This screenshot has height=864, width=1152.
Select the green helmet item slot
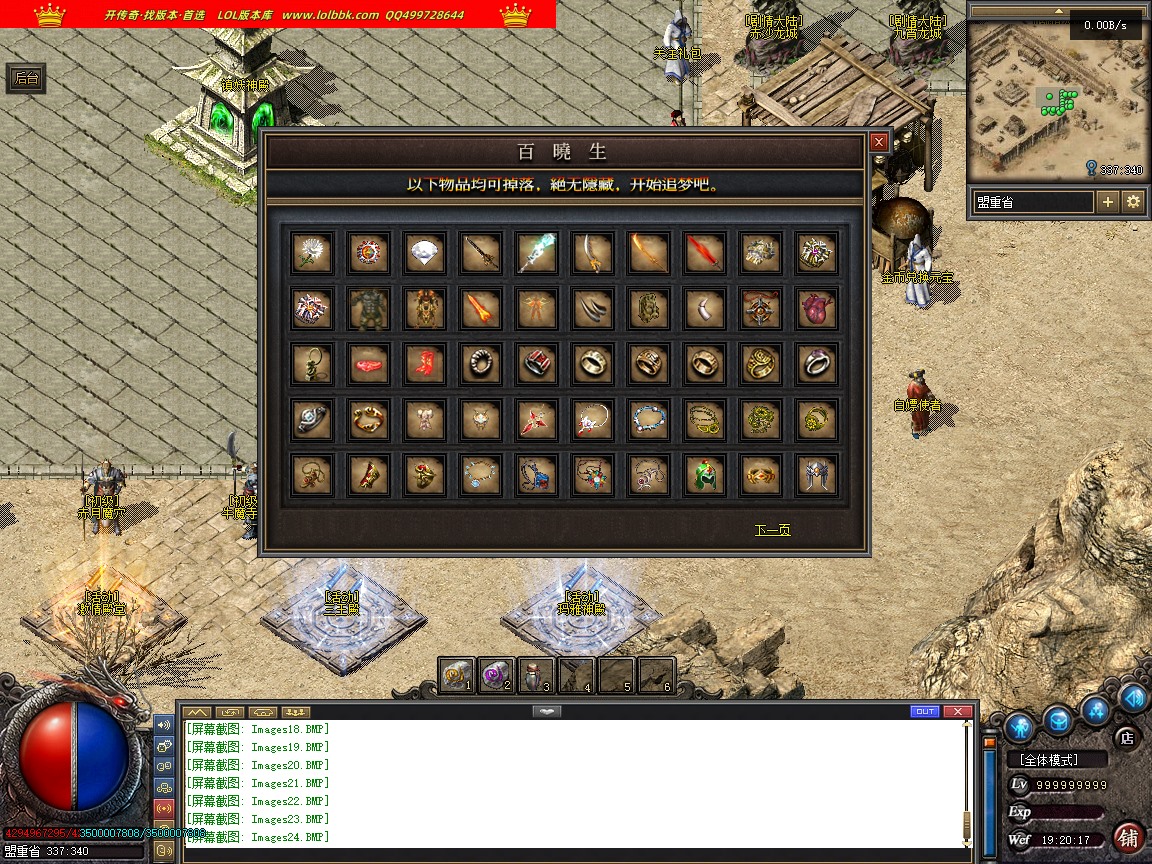704,475
